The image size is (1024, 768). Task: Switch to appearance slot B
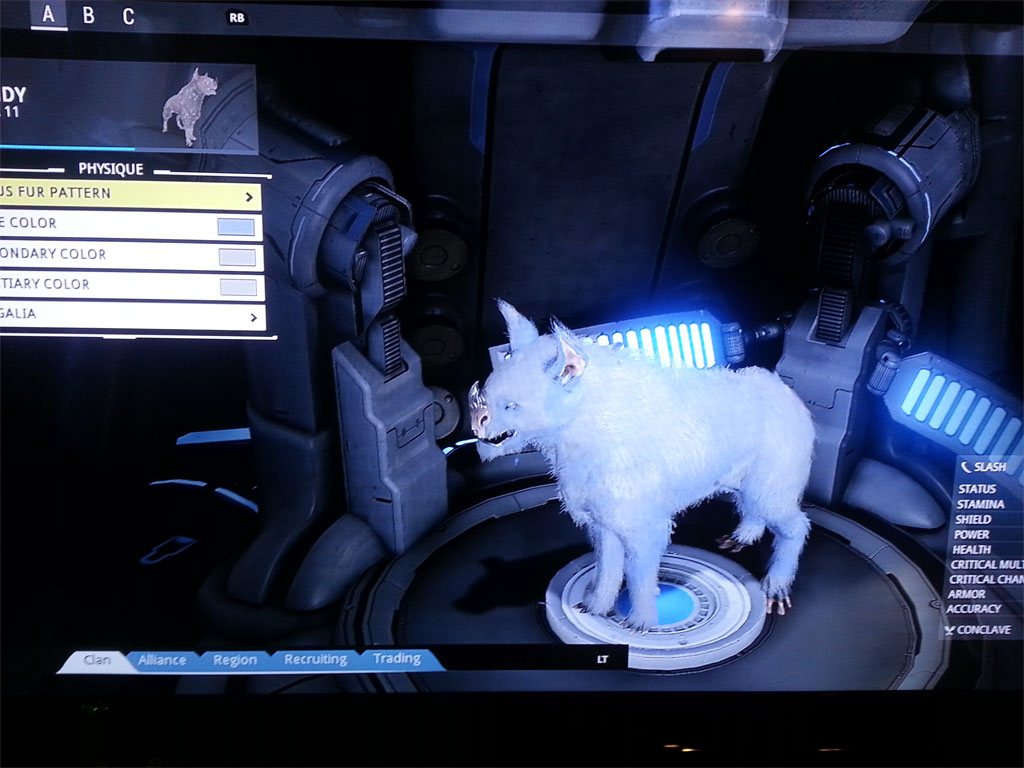pyautogui.click(x=88, y=15)
